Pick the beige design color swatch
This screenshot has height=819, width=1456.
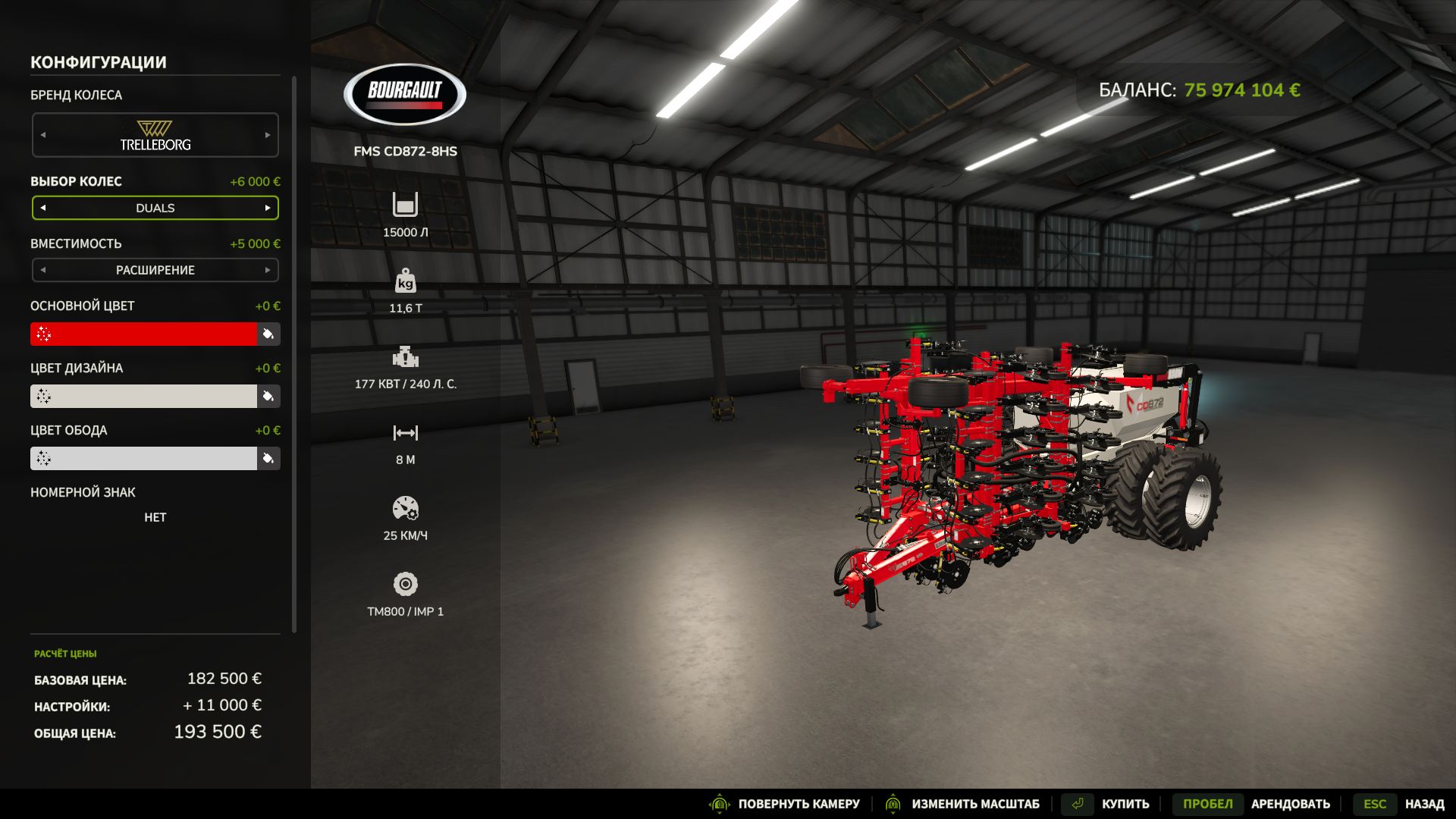(x=144, y=396)
